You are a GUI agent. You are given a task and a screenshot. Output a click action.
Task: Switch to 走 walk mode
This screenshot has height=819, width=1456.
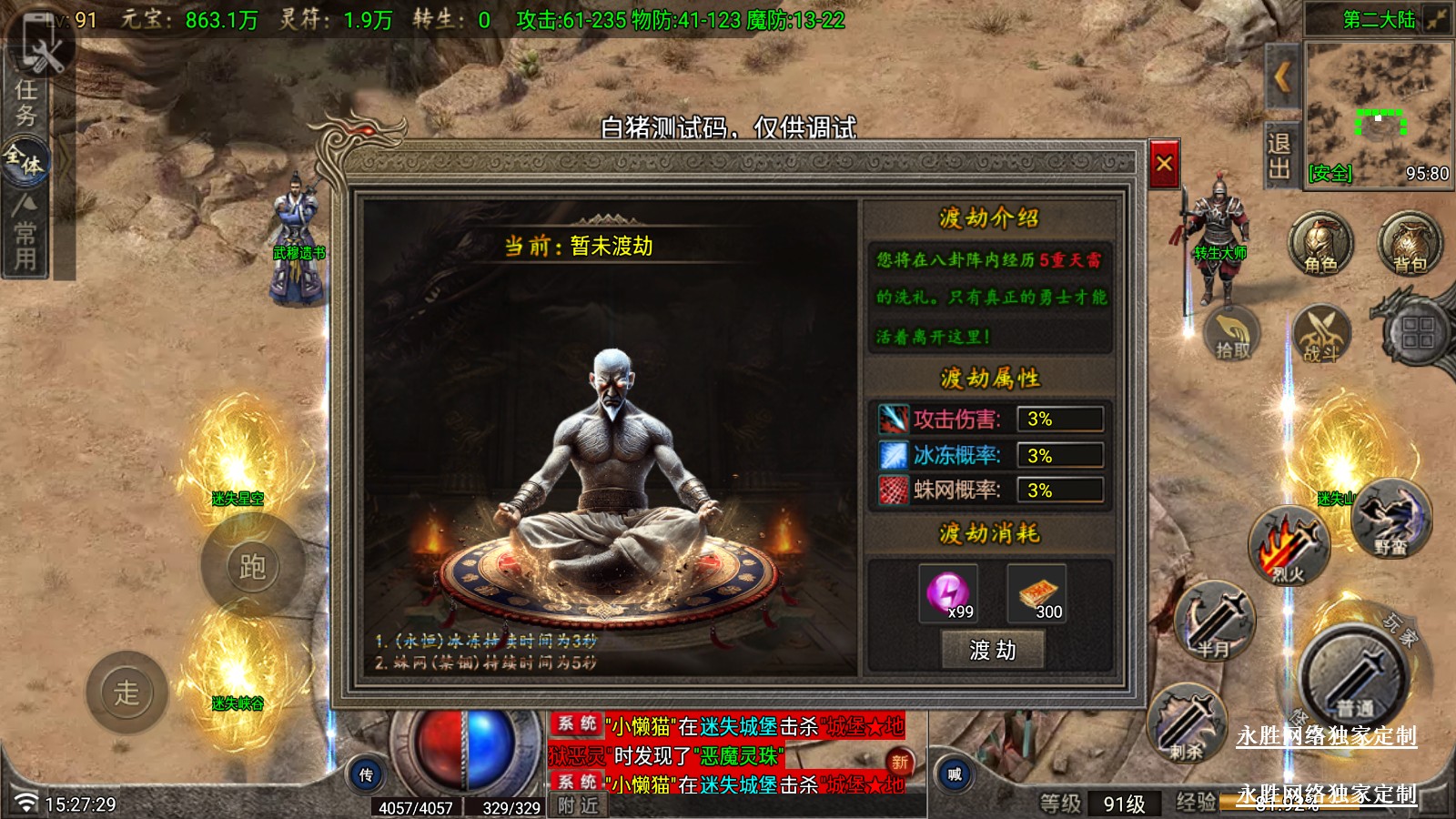[x=126, y=693]
